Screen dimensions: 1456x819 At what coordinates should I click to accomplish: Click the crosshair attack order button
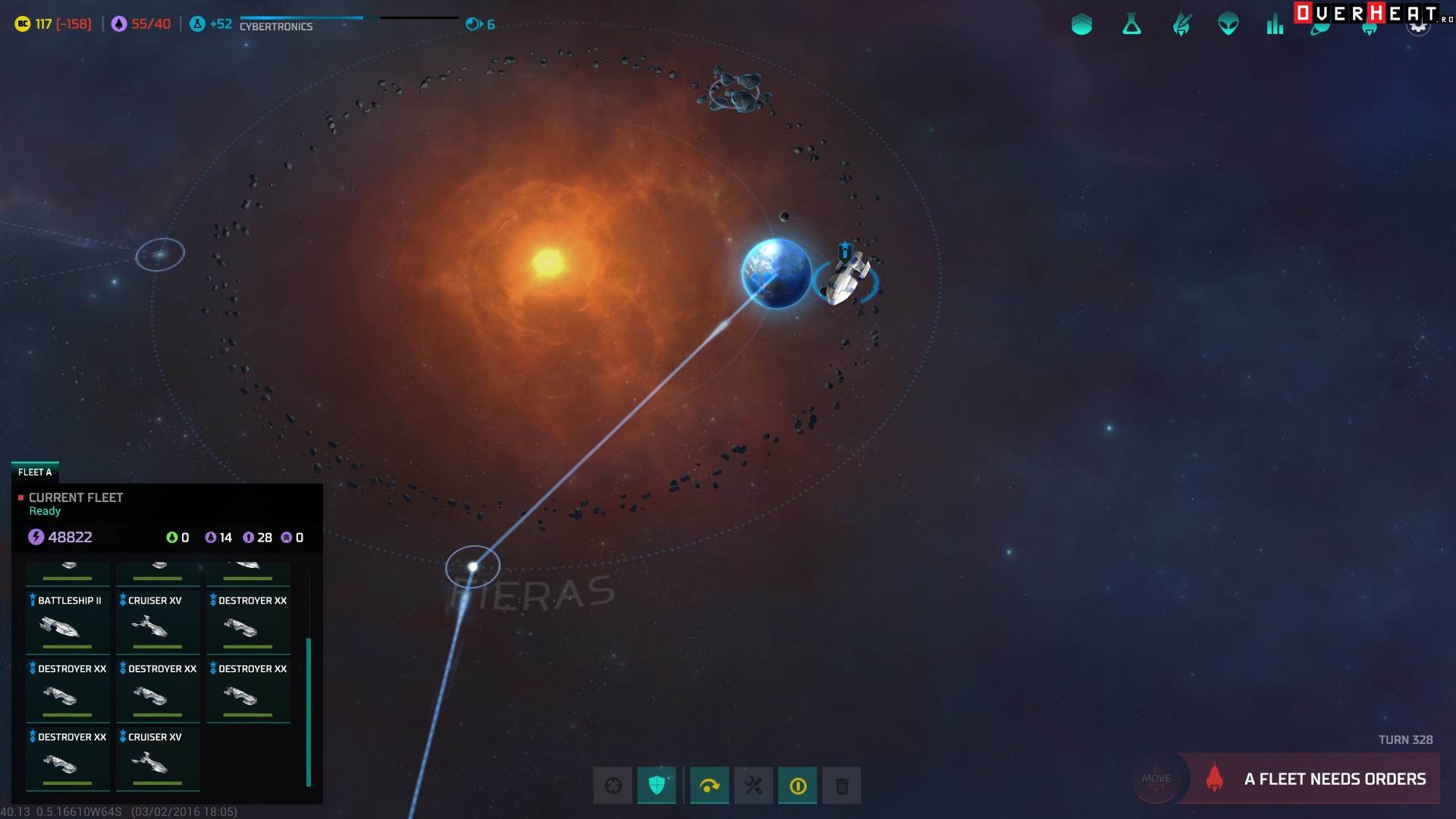pos(613,786)
